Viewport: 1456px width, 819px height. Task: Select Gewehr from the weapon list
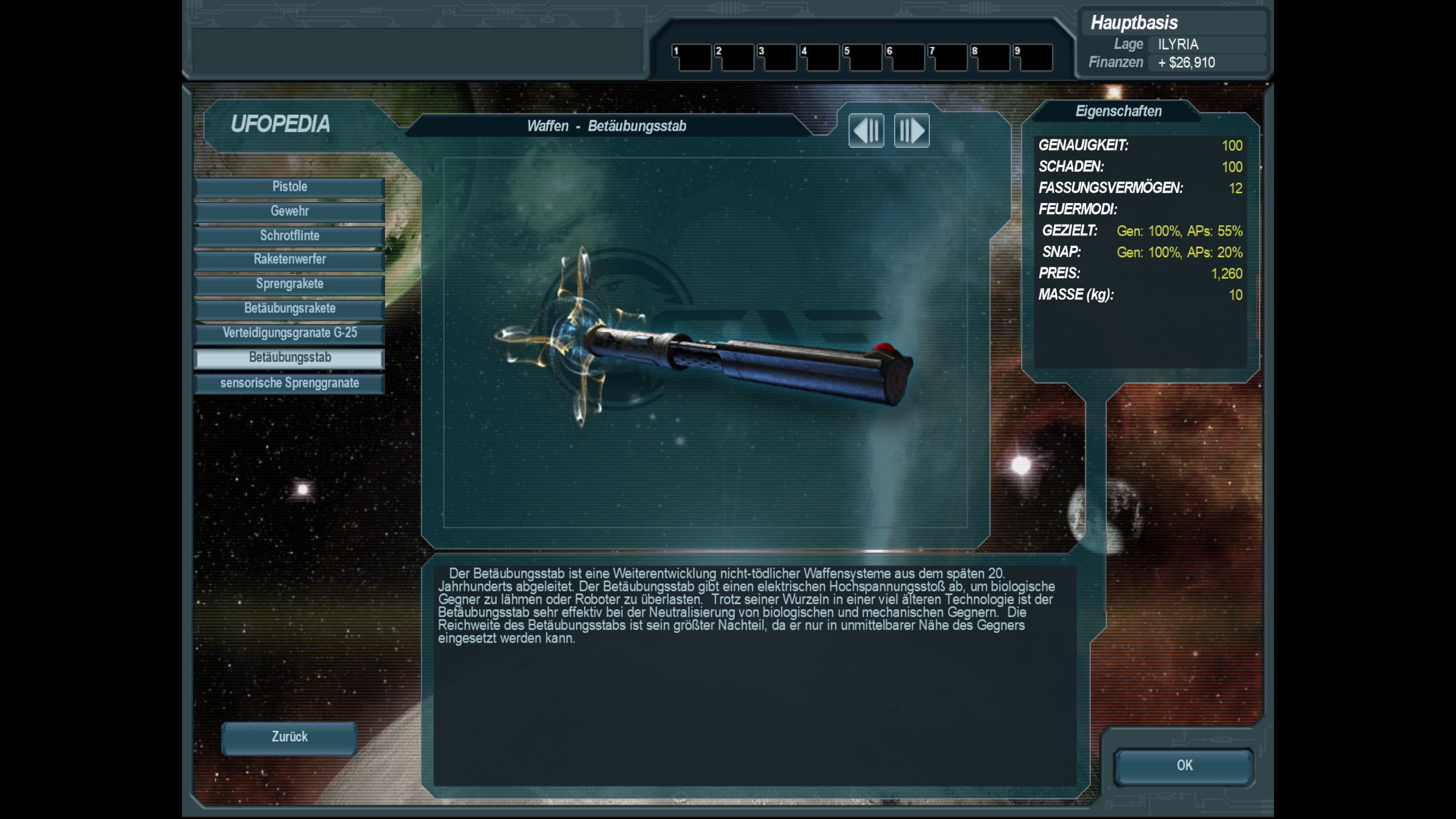click(289, 212)
